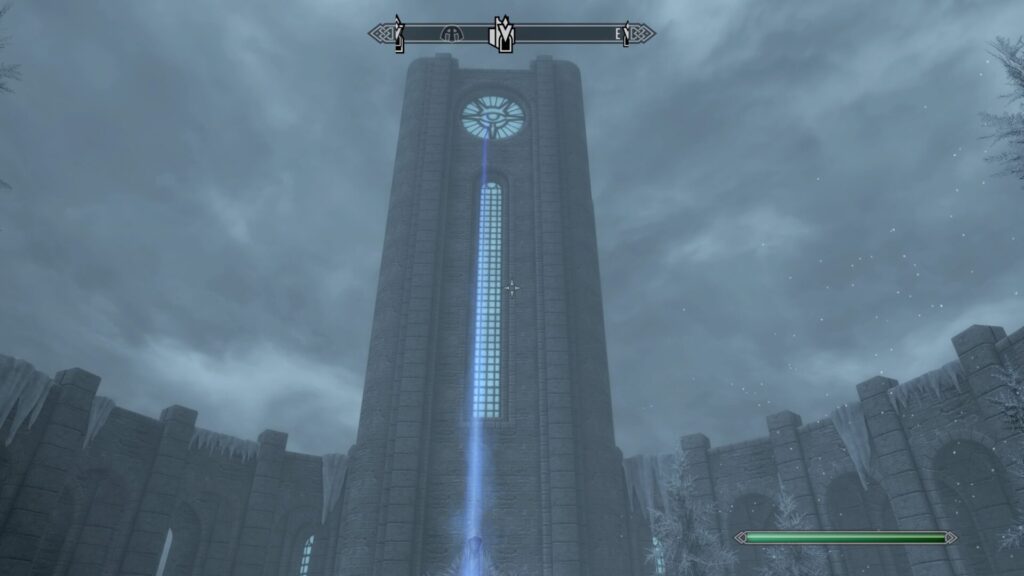Viewport: 1024px width, 576px height.
Task: Click the East 'E' compass direction letter
Action: tap(620, 34)
